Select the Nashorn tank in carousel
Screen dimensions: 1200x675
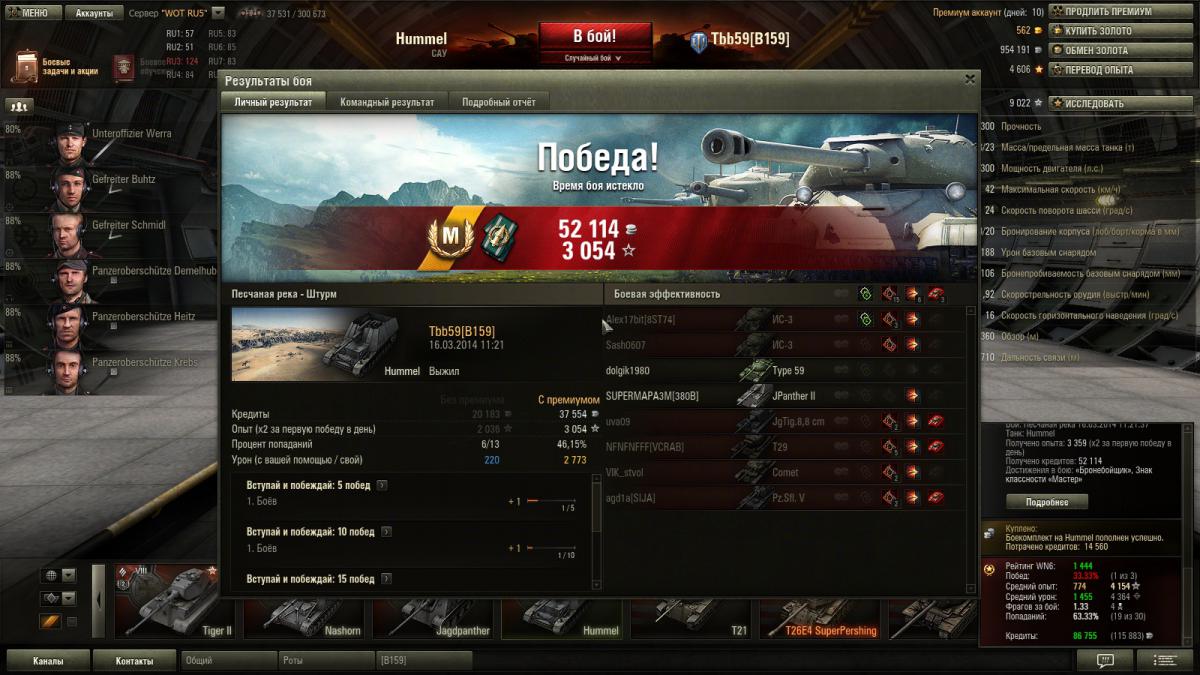[305, 607]
